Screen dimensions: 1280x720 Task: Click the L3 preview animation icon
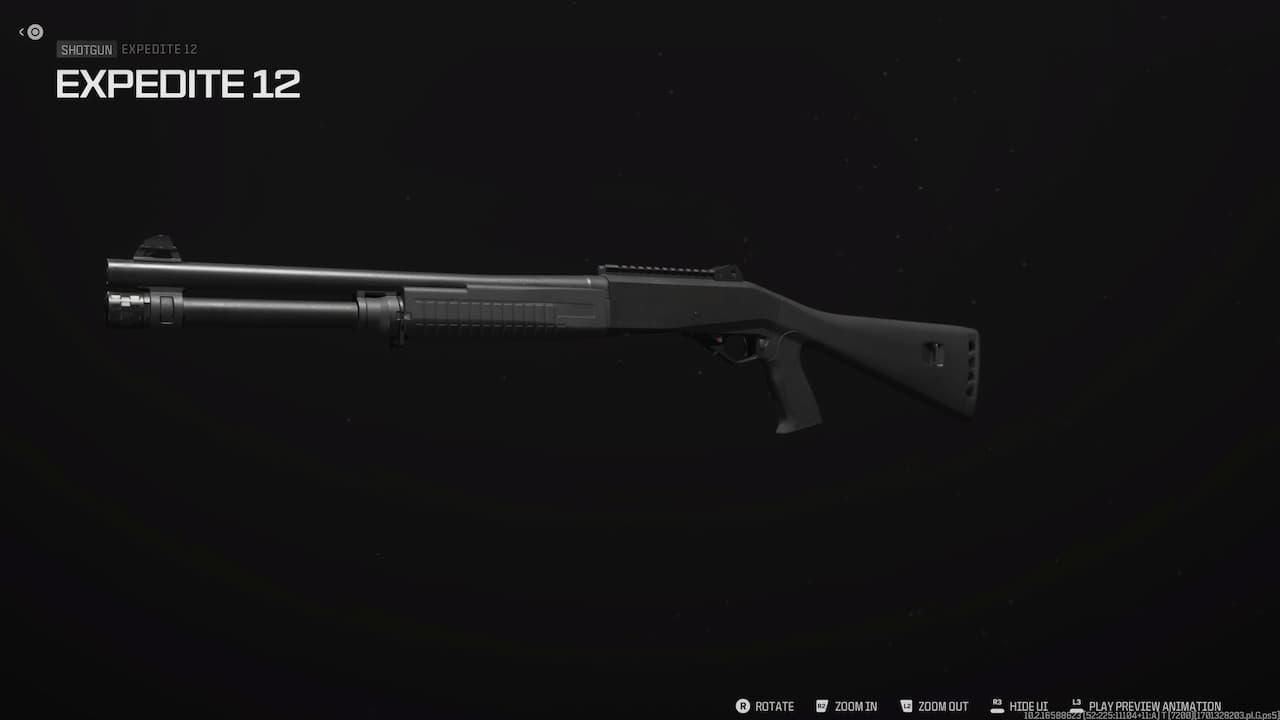coord(1078,706)
